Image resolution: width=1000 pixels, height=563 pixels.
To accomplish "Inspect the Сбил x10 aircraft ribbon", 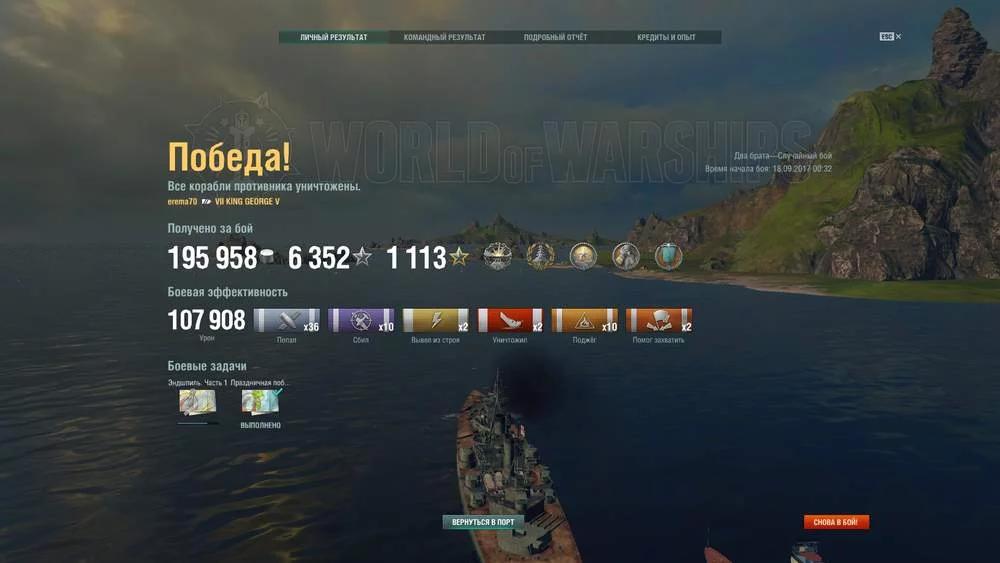I will [361, 321].
